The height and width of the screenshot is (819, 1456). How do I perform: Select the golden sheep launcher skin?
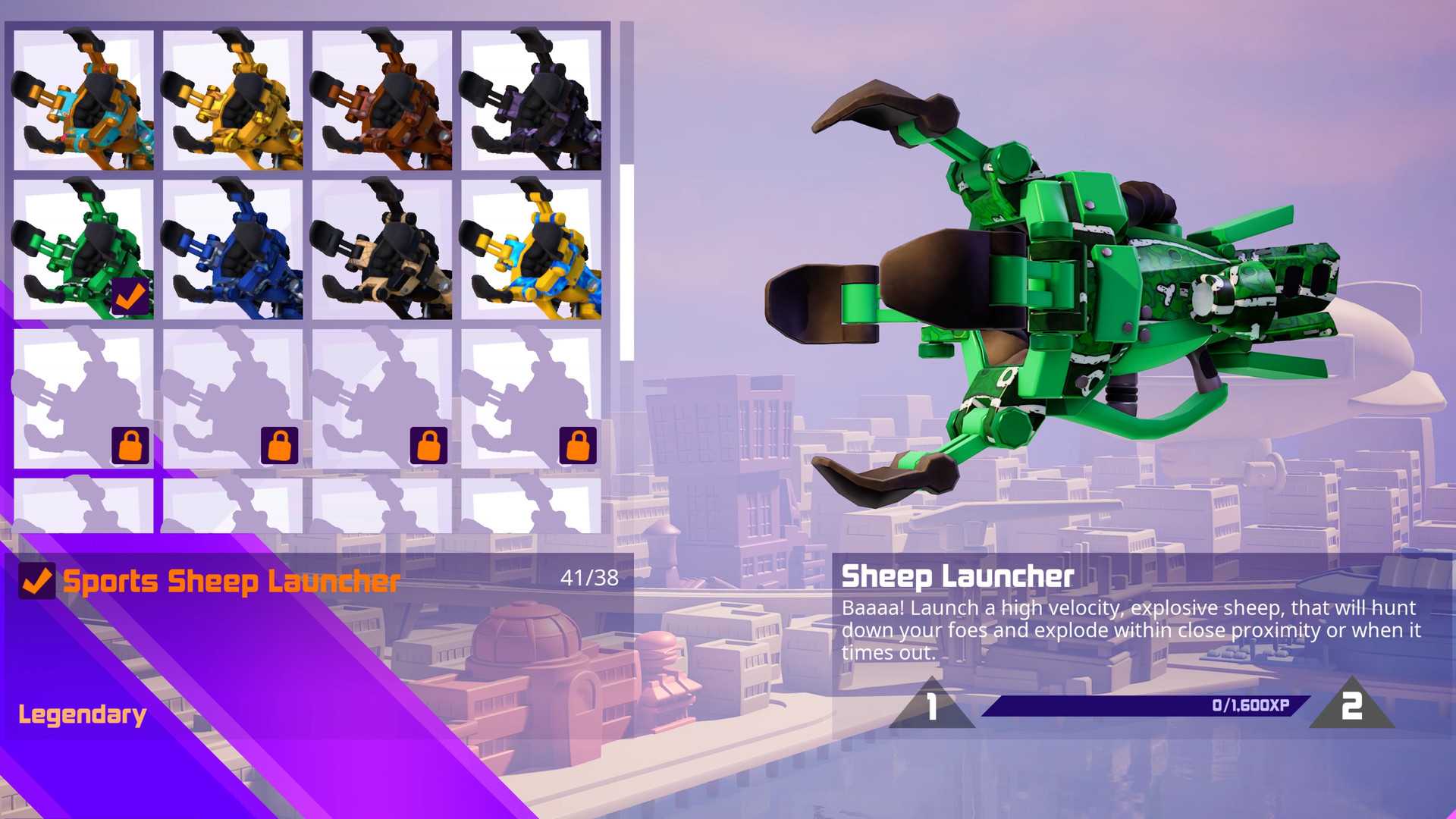pos(233,99)
